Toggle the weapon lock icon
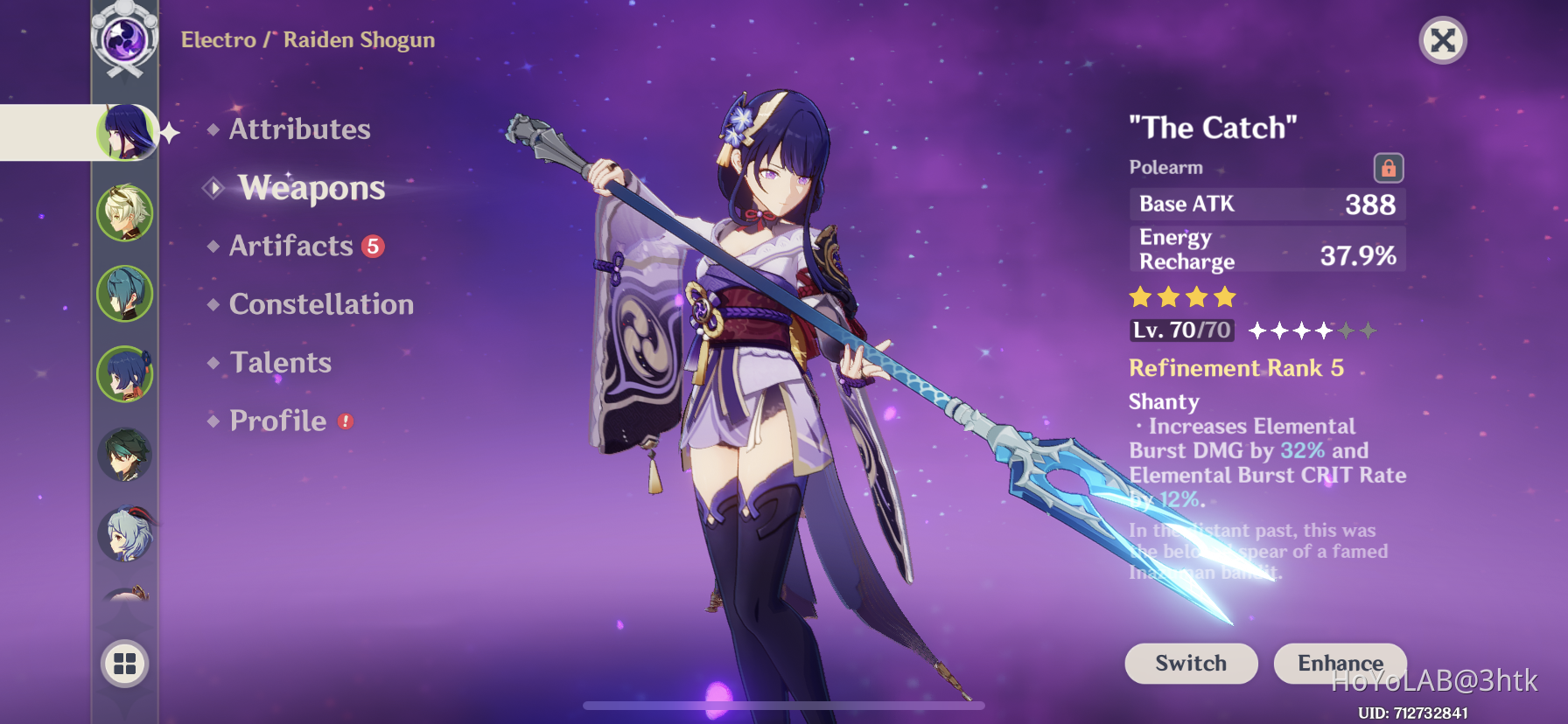1568x724 pixels. pos(1388,168)
